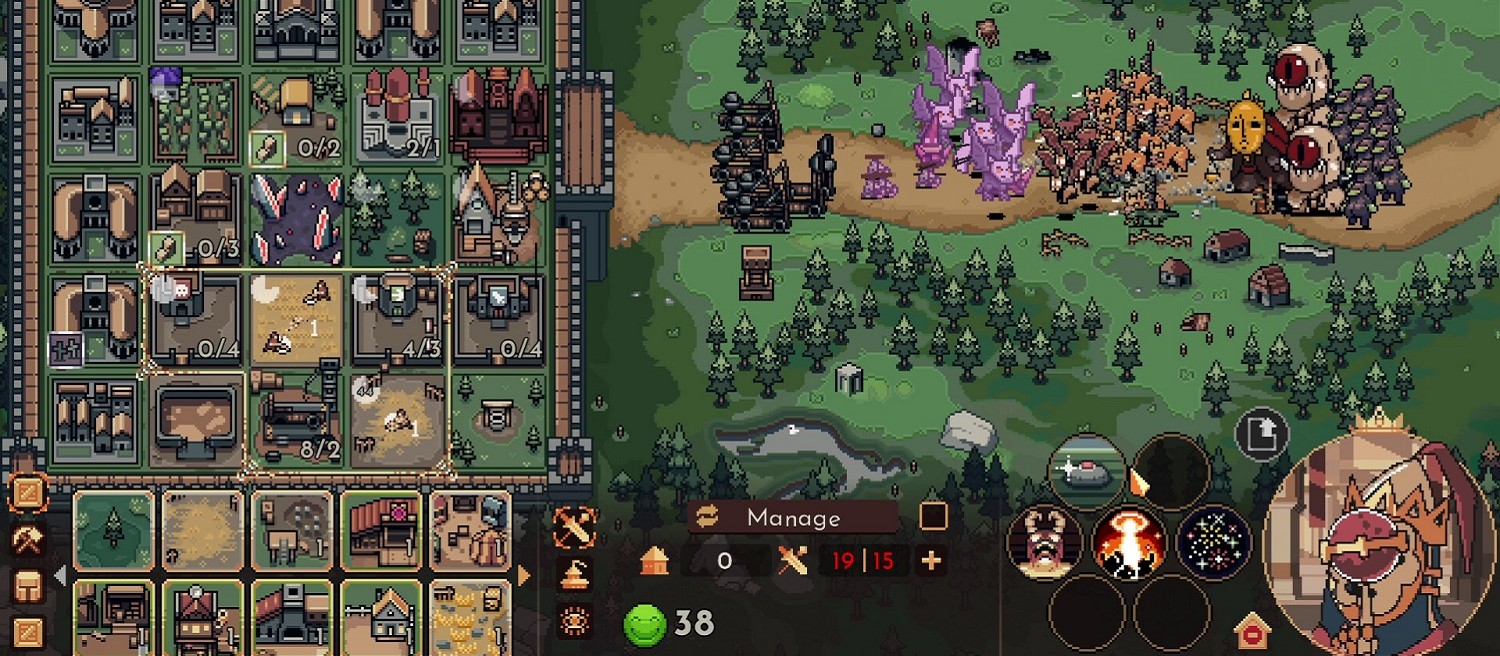Select the landmine trap ability
The height and width of the screenshot is (656, 1500).
point(1087,470)
